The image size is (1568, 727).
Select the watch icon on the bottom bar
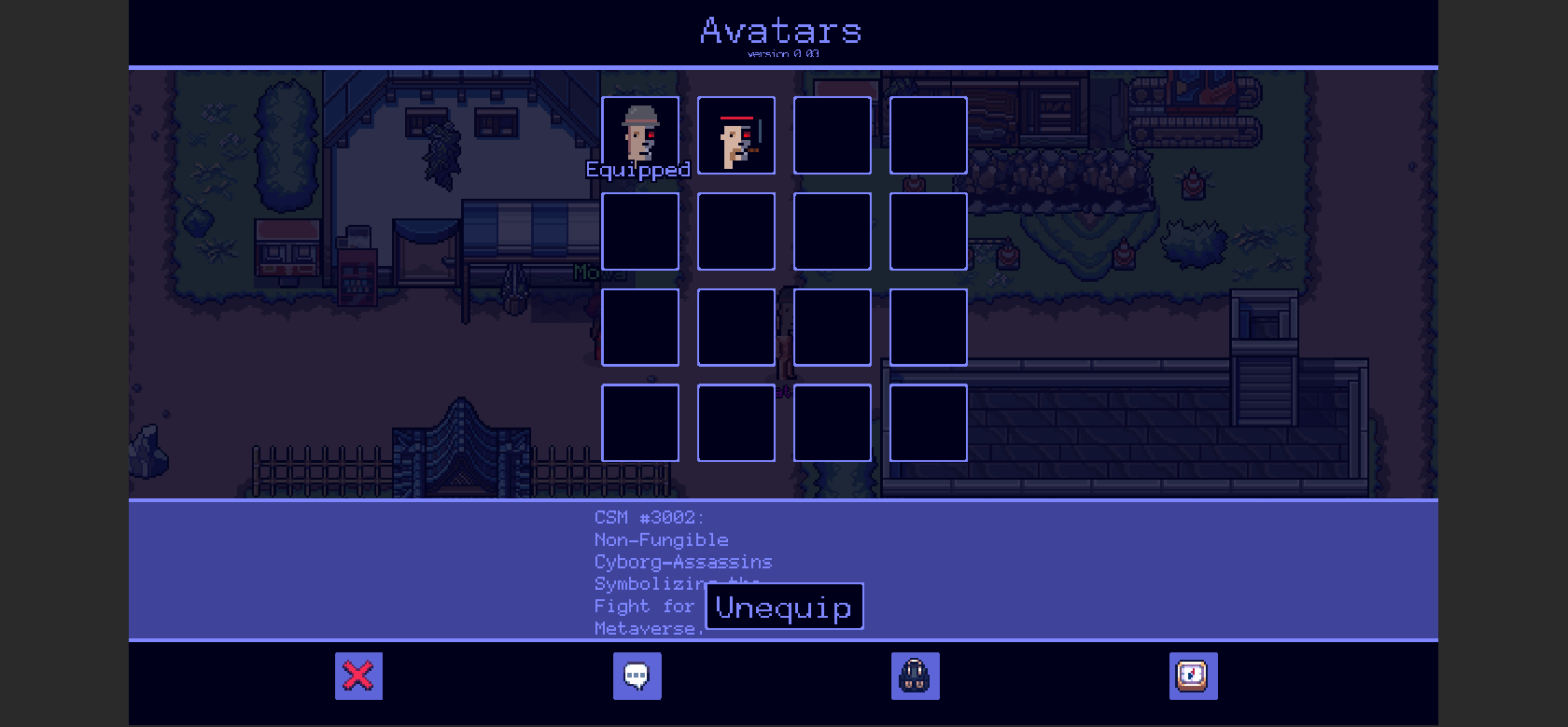coord(1194,676)
